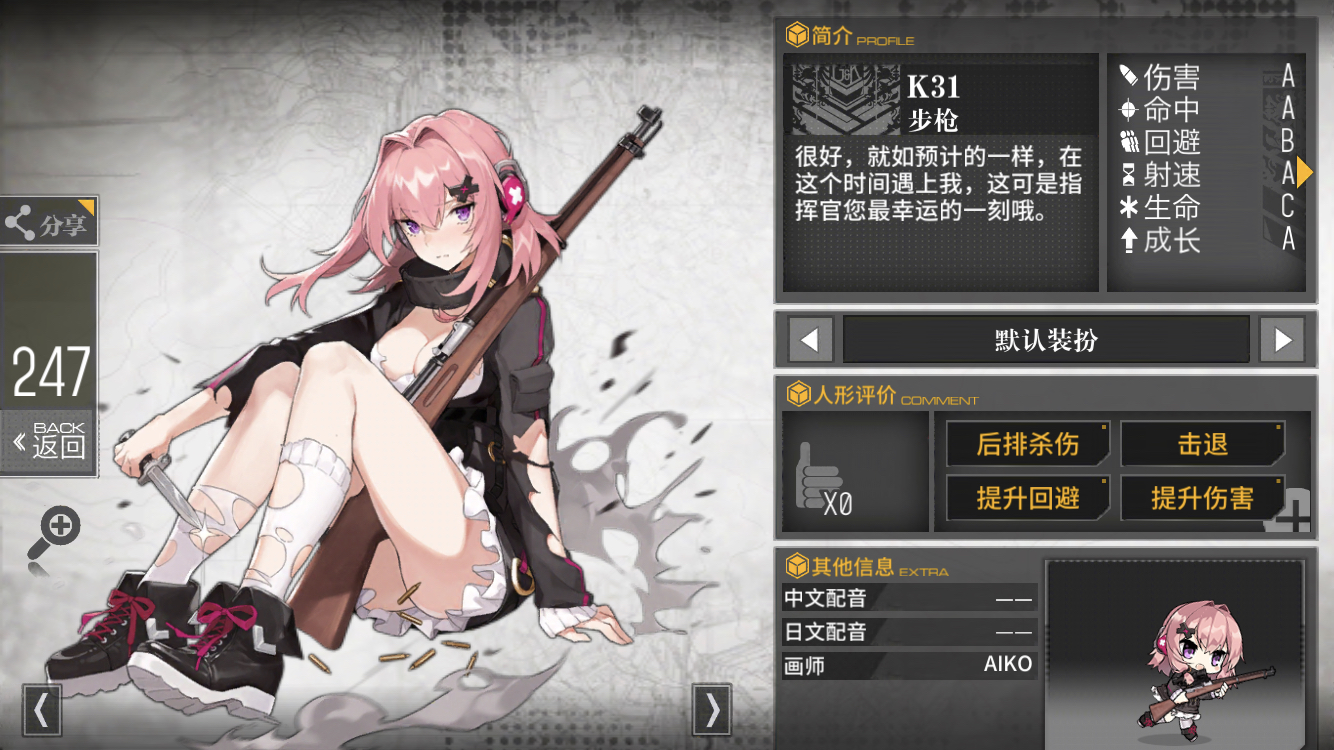Click the 分享 share button

48,220
